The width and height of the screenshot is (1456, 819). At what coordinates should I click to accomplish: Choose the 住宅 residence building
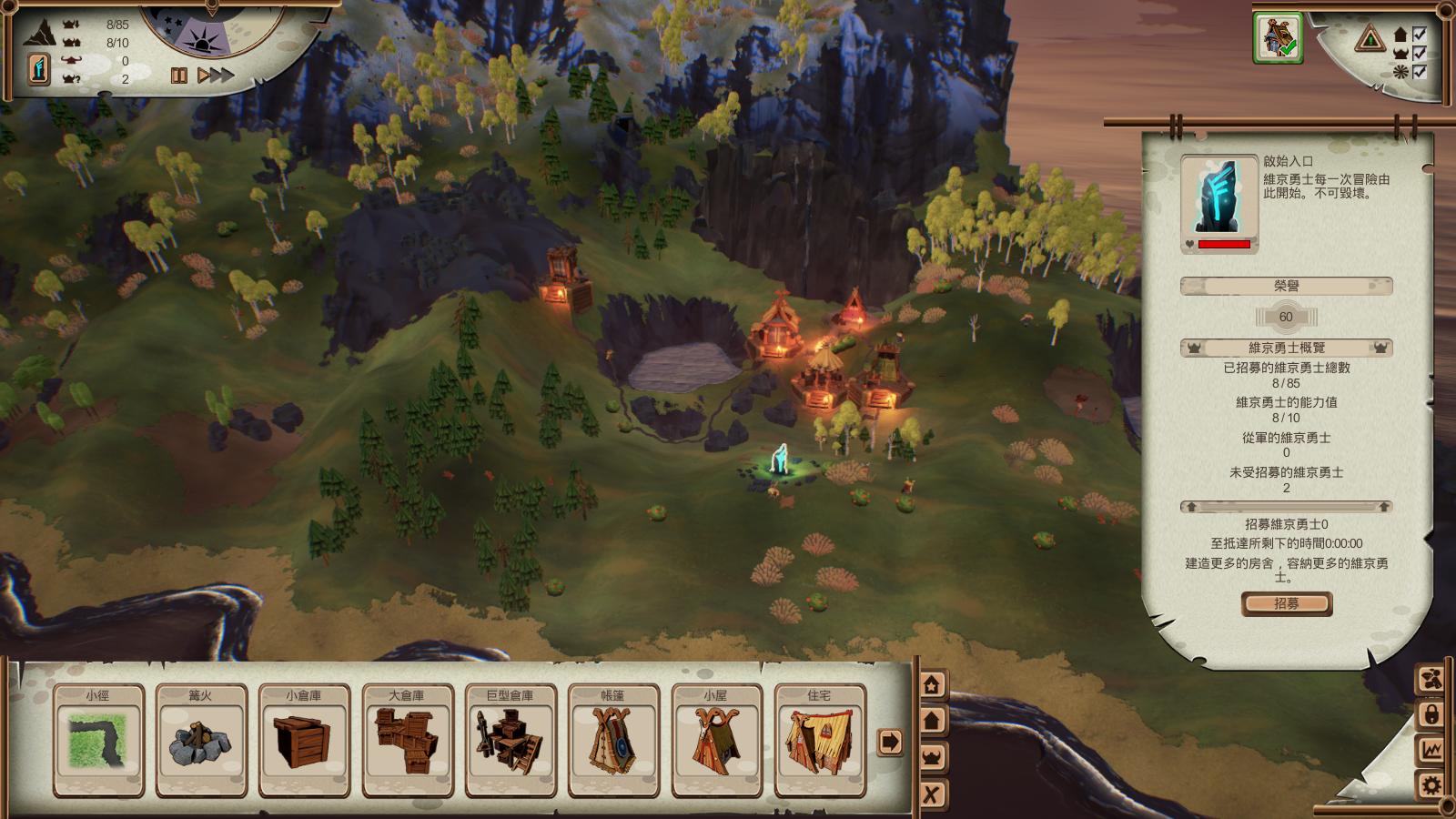[819, 740]
